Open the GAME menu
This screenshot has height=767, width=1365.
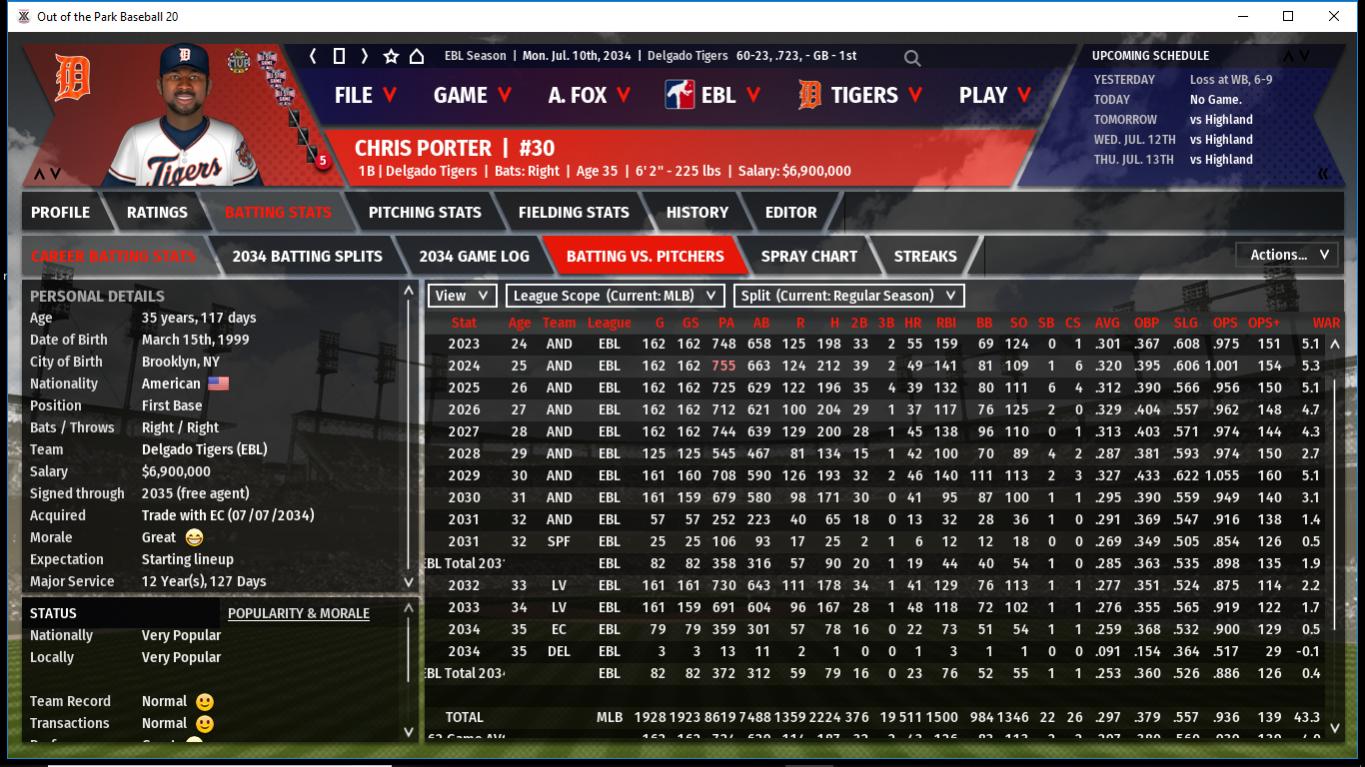click(472, 95)
